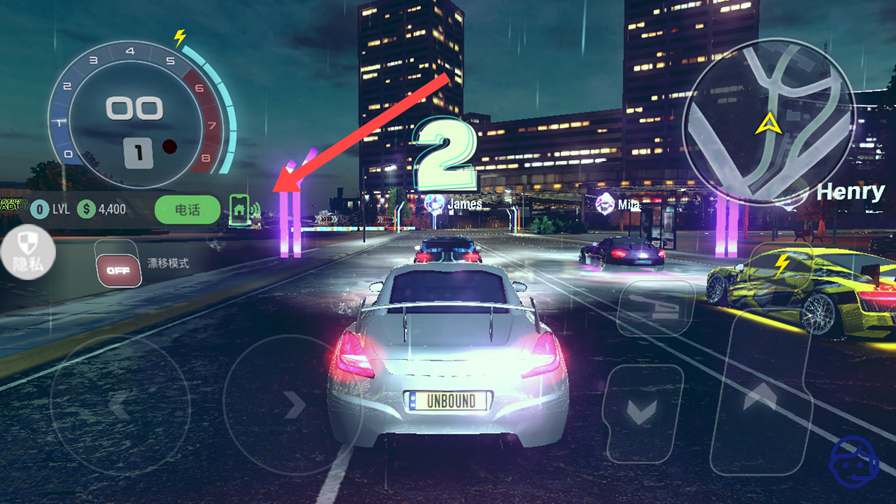
Task: Open the 隐私 privacy shield button
Action: [x=26, y=251]
